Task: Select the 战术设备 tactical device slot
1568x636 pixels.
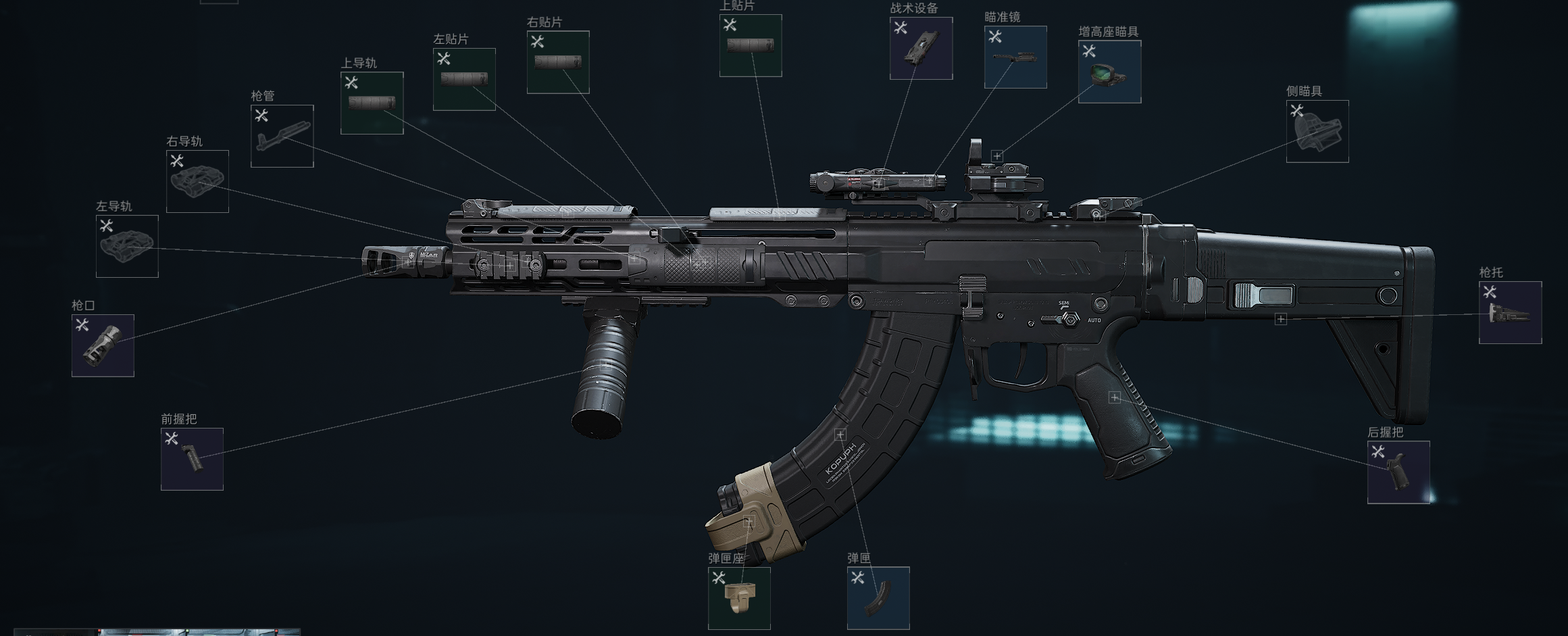Action: click(x=921, y=48)
